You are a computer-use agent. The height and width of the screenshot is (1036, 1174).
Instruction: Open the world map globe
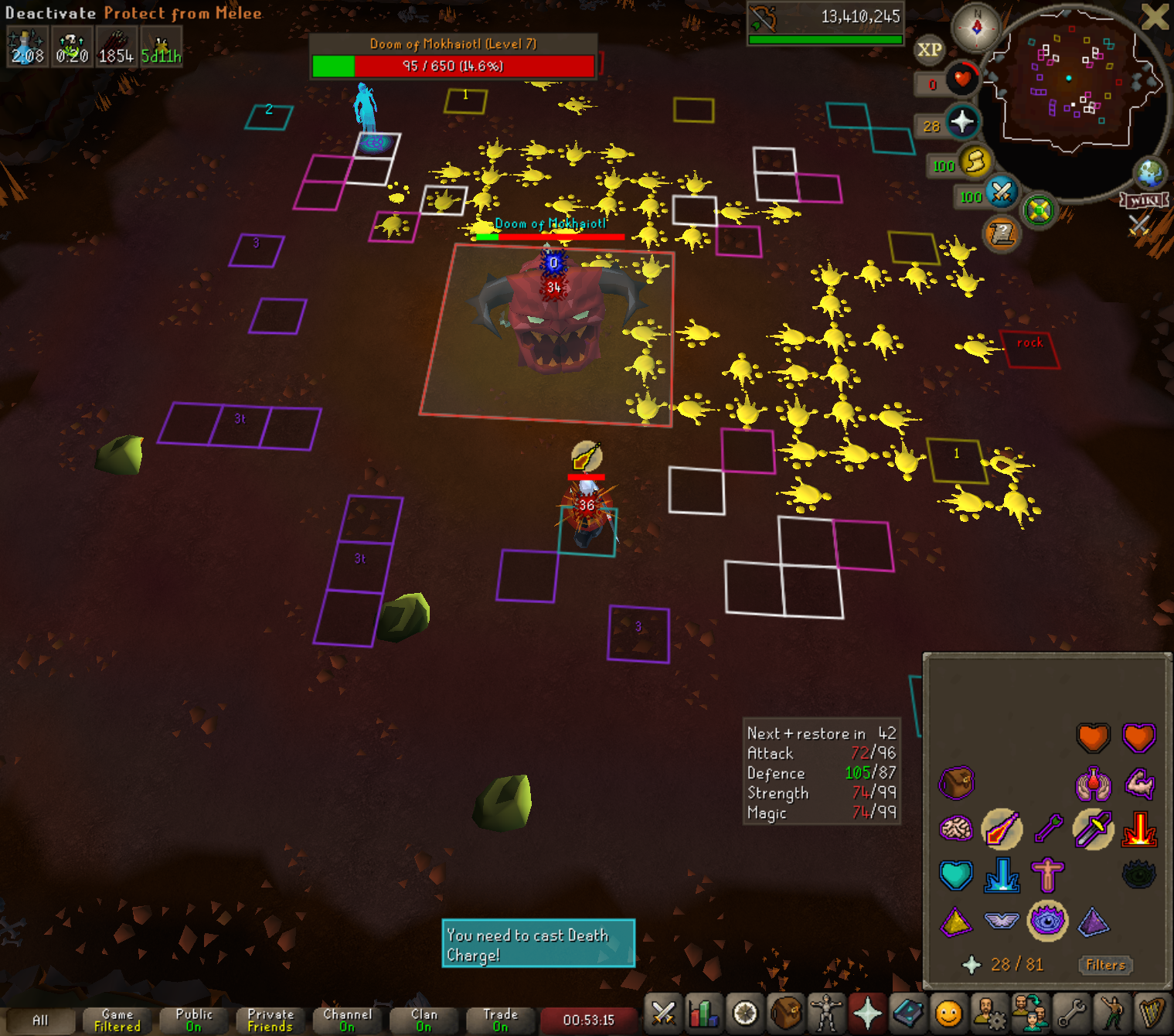(x=1149, y=173)
